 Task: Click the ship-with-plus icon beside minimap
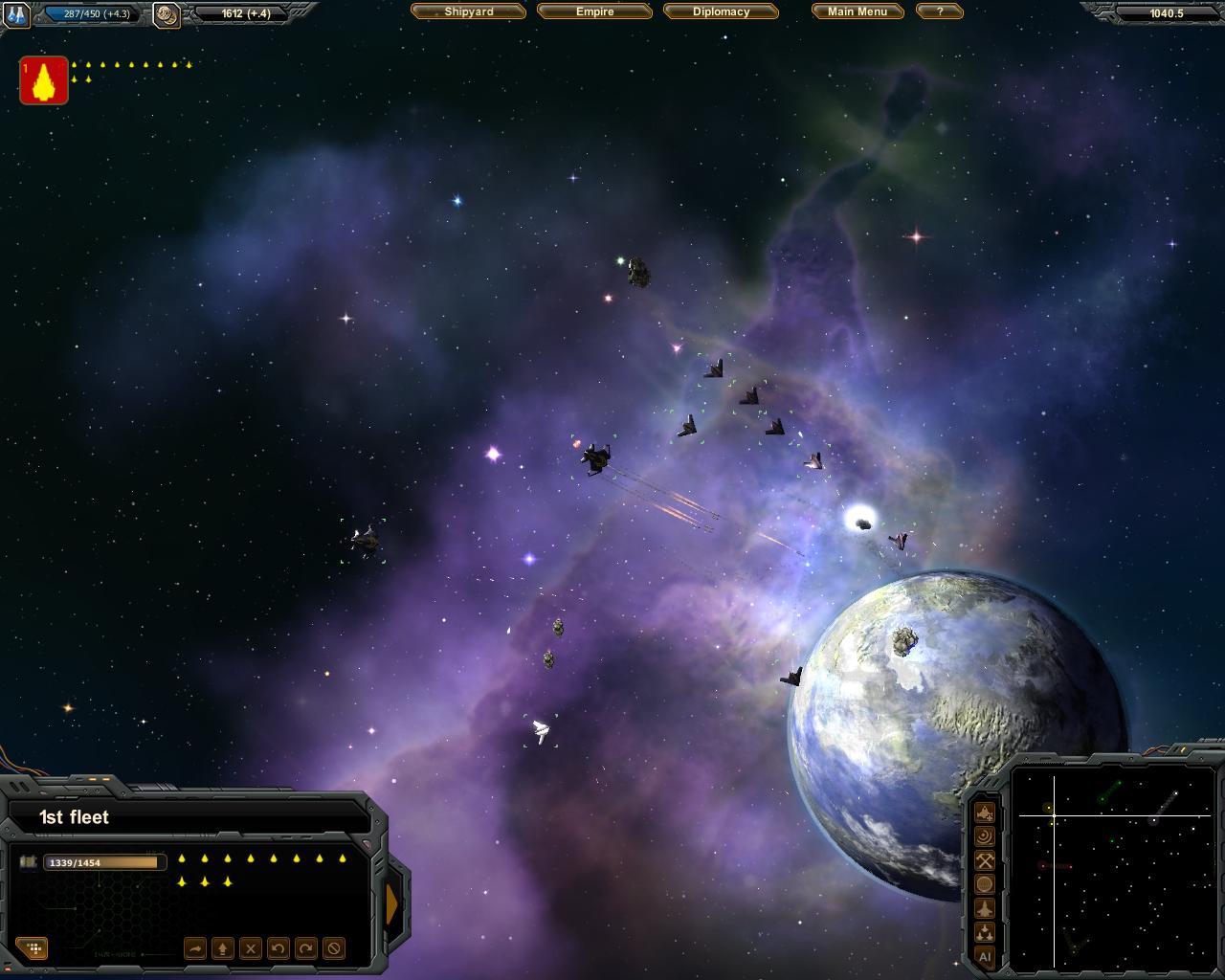tap(984, 813)
